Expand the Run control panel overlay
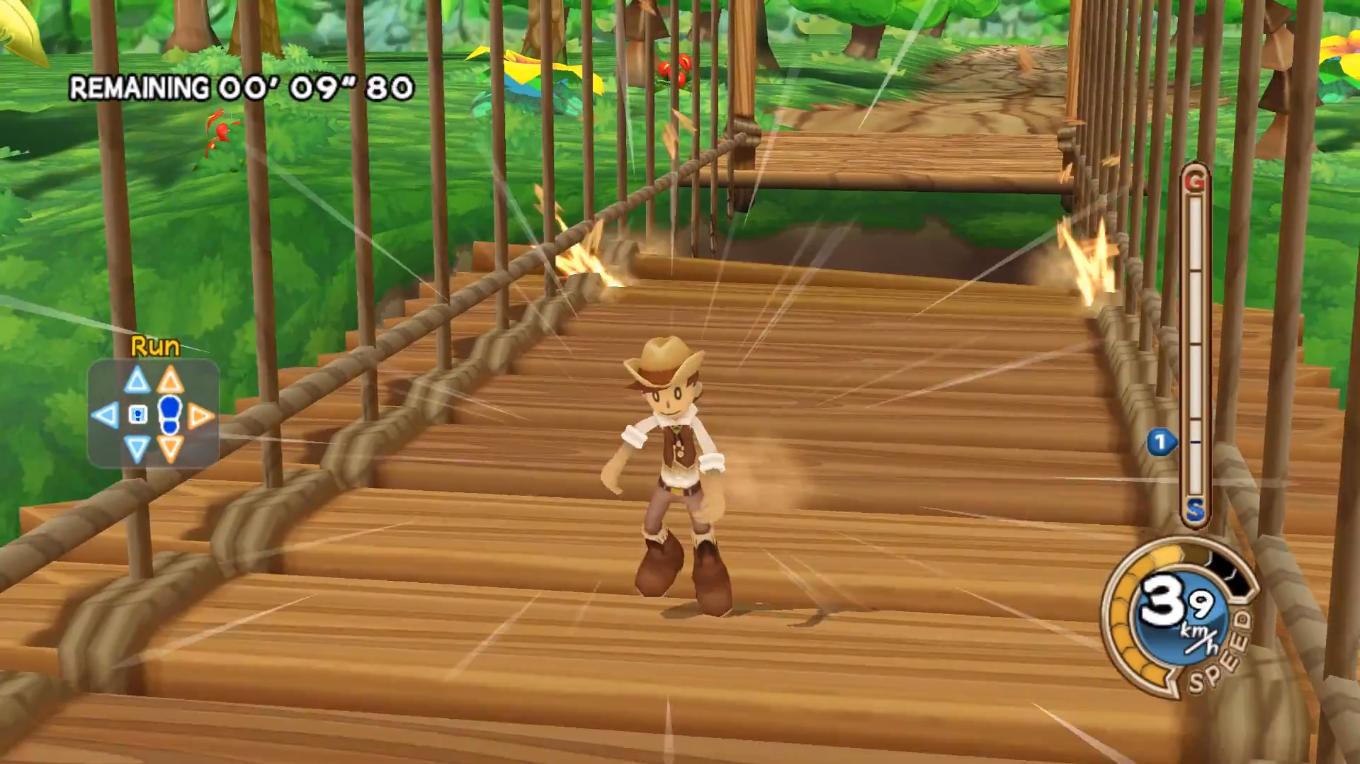This screenshot has height=764, width=1360. [x=152, y=412]
